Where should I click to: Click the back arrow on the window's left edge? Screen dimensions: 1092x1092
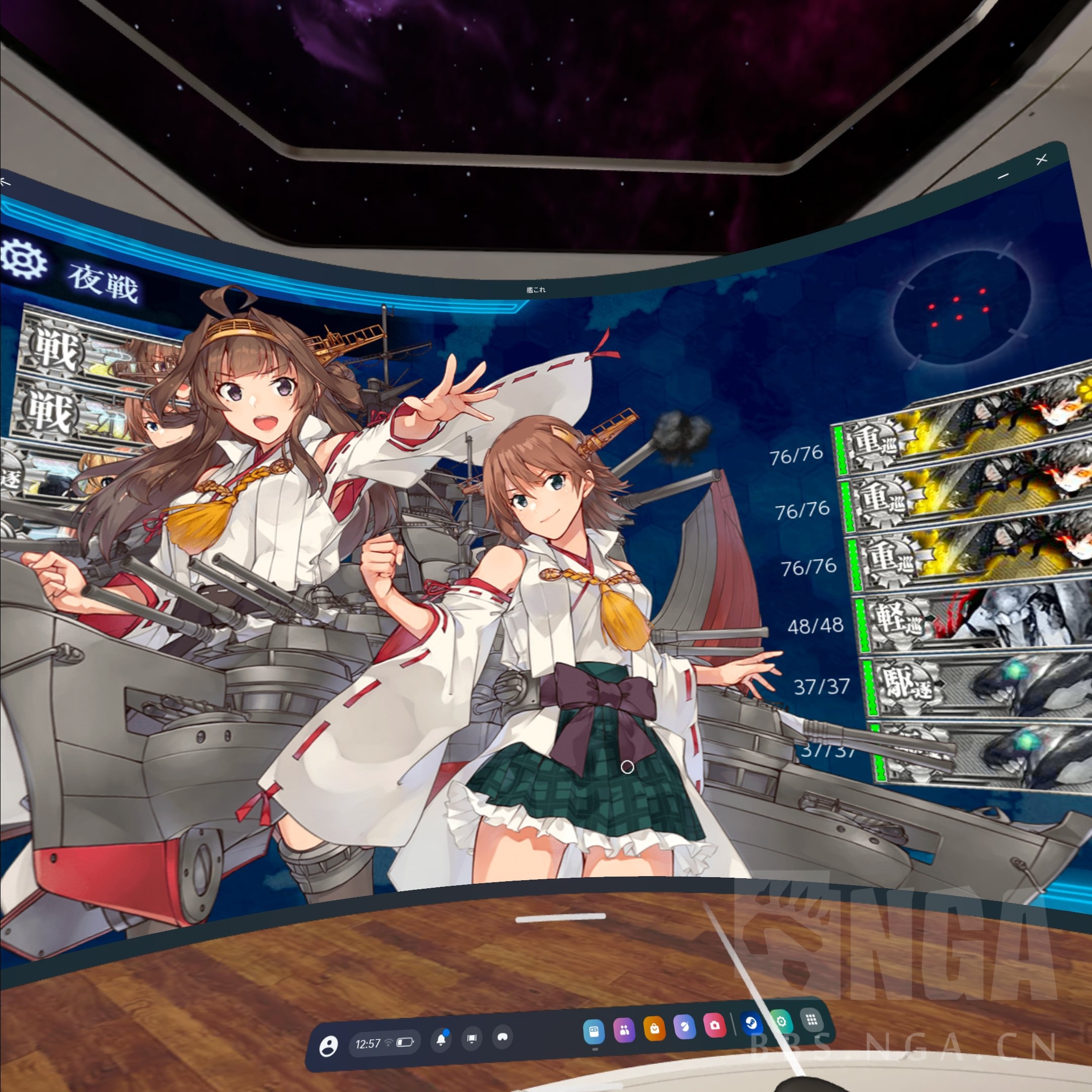[6, 181]
